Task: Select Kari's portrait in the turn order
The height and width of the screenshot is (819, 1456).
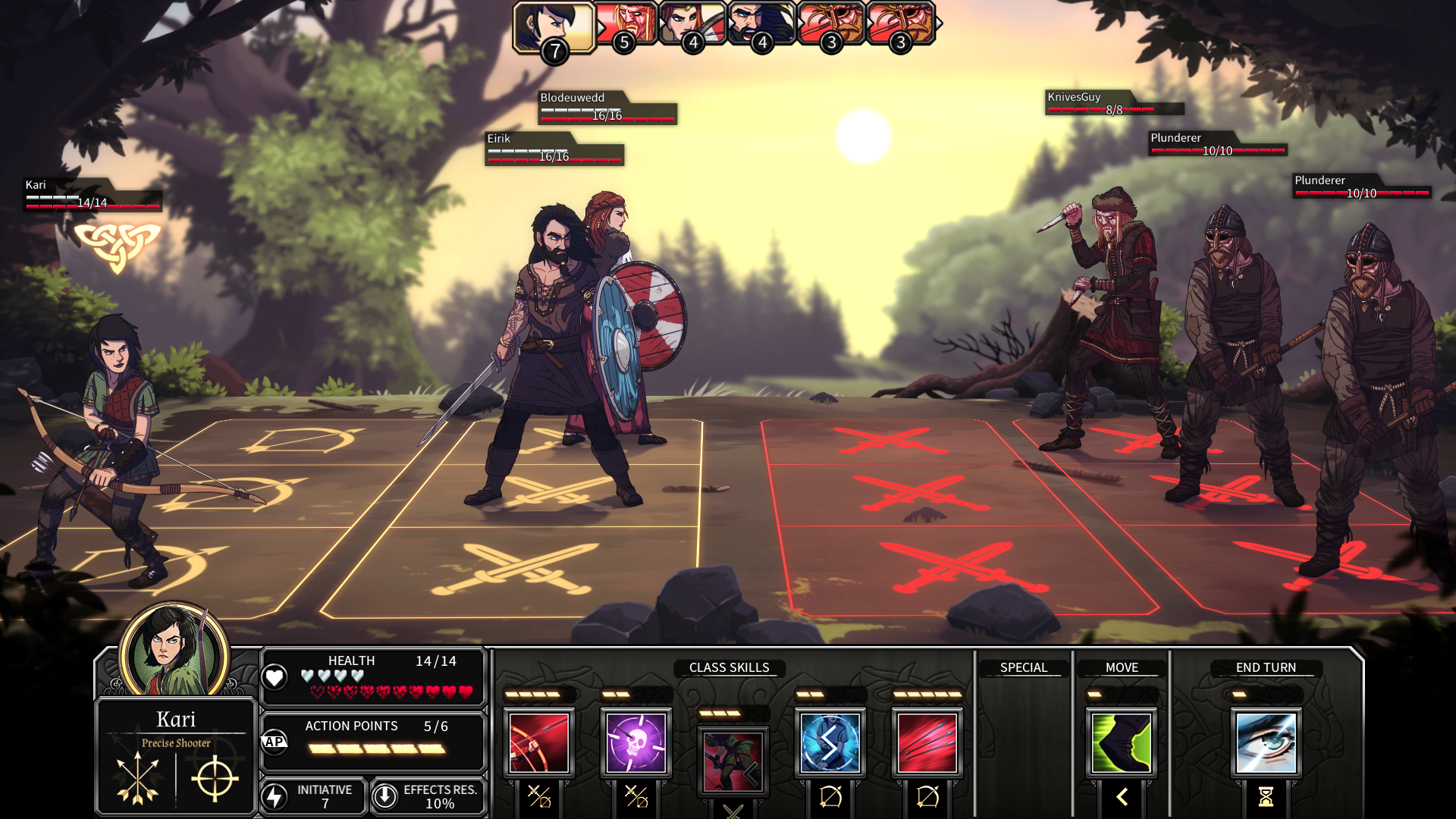Action: (554, 26)
